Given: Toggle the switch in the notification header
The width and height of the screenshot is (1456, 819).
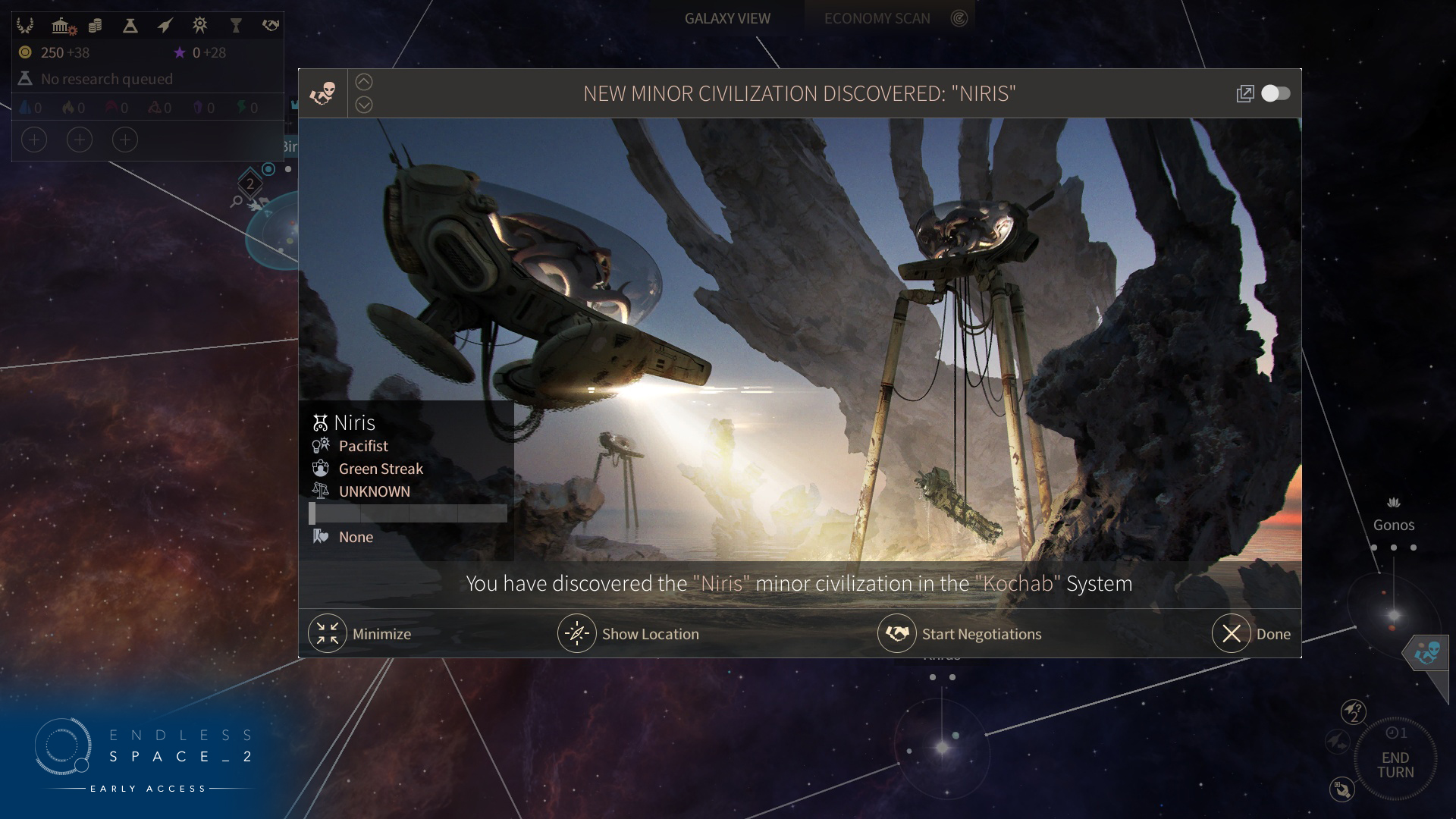Looking at the screenshot, I should 1276,93.
